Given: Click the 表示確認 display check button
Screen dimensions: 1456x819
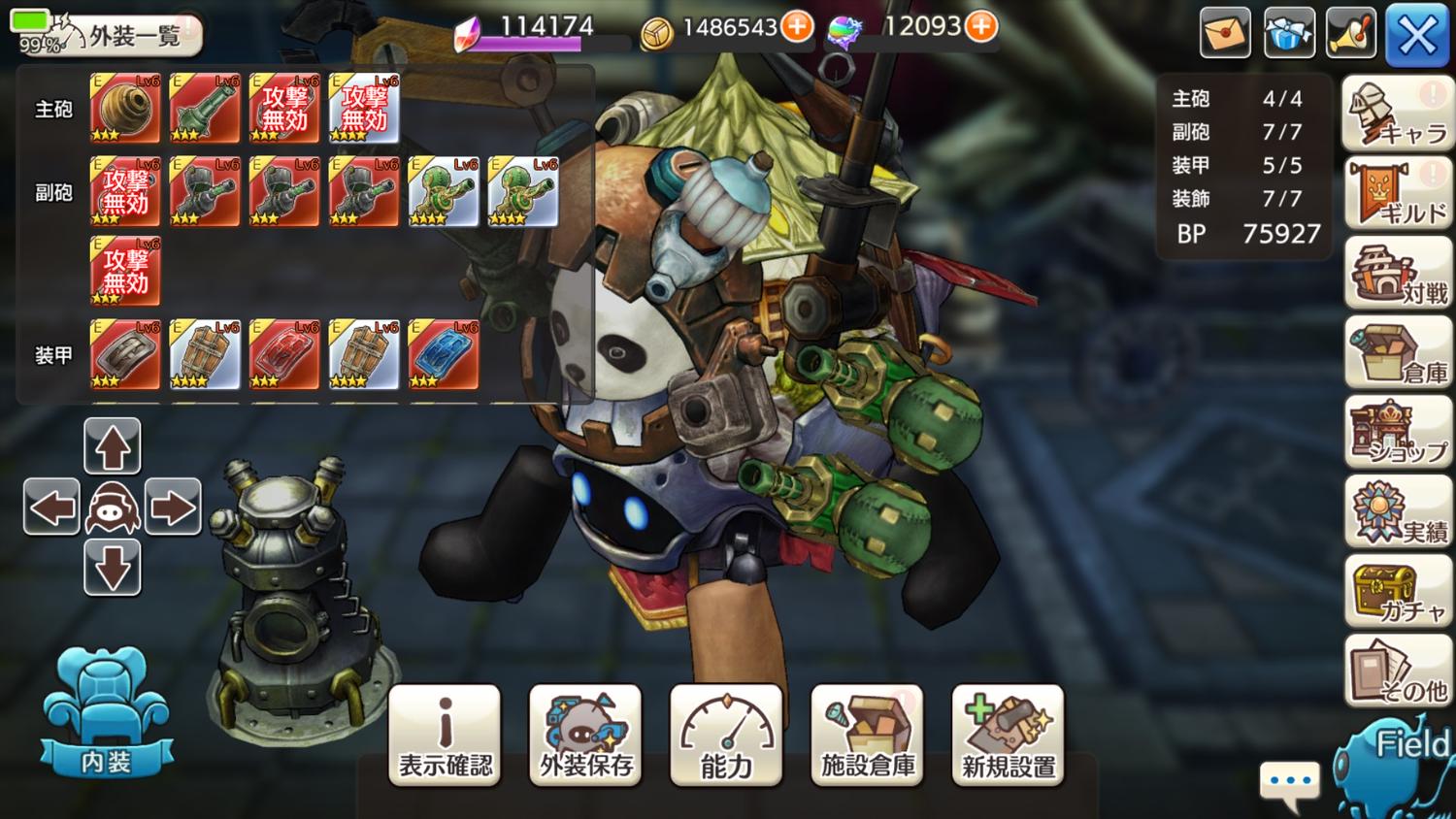Looking at the screenshot, I should [445, 735].
